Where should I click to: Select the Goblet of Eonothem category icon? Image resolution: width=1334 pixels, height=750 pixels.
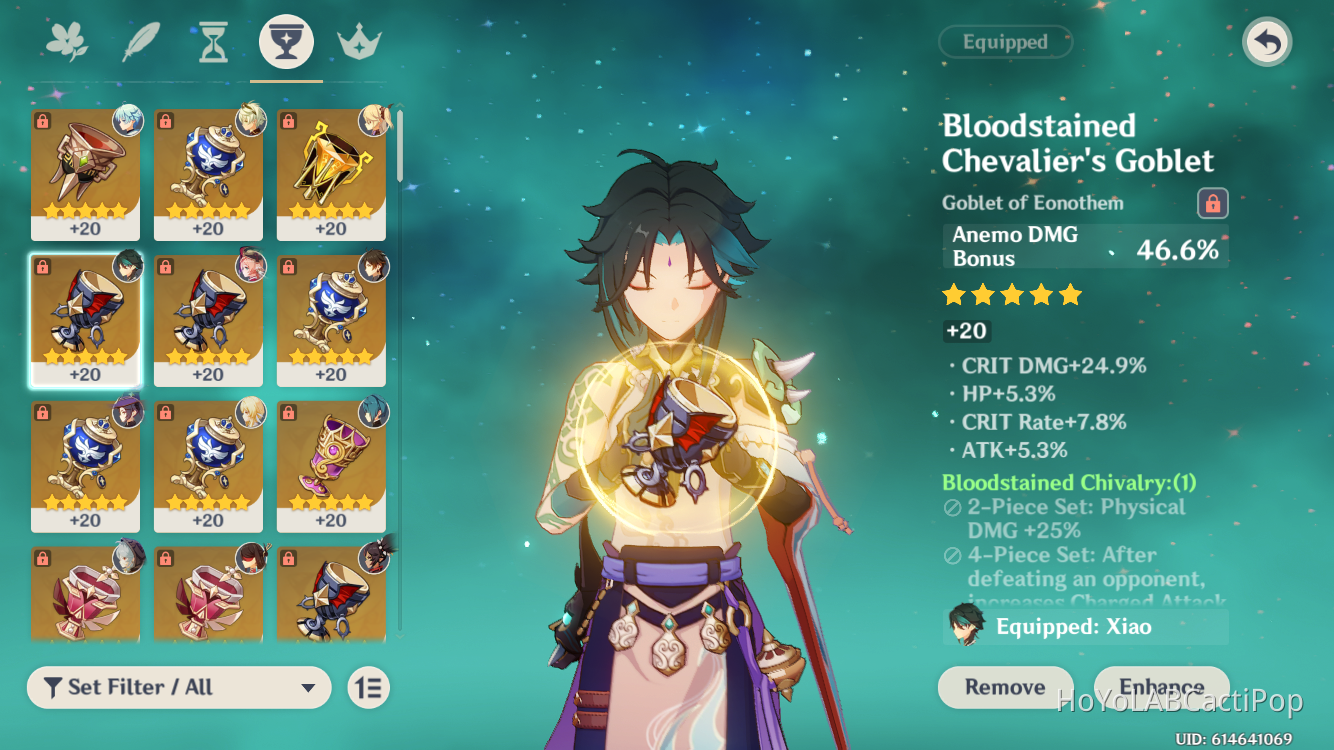[286, 40]
